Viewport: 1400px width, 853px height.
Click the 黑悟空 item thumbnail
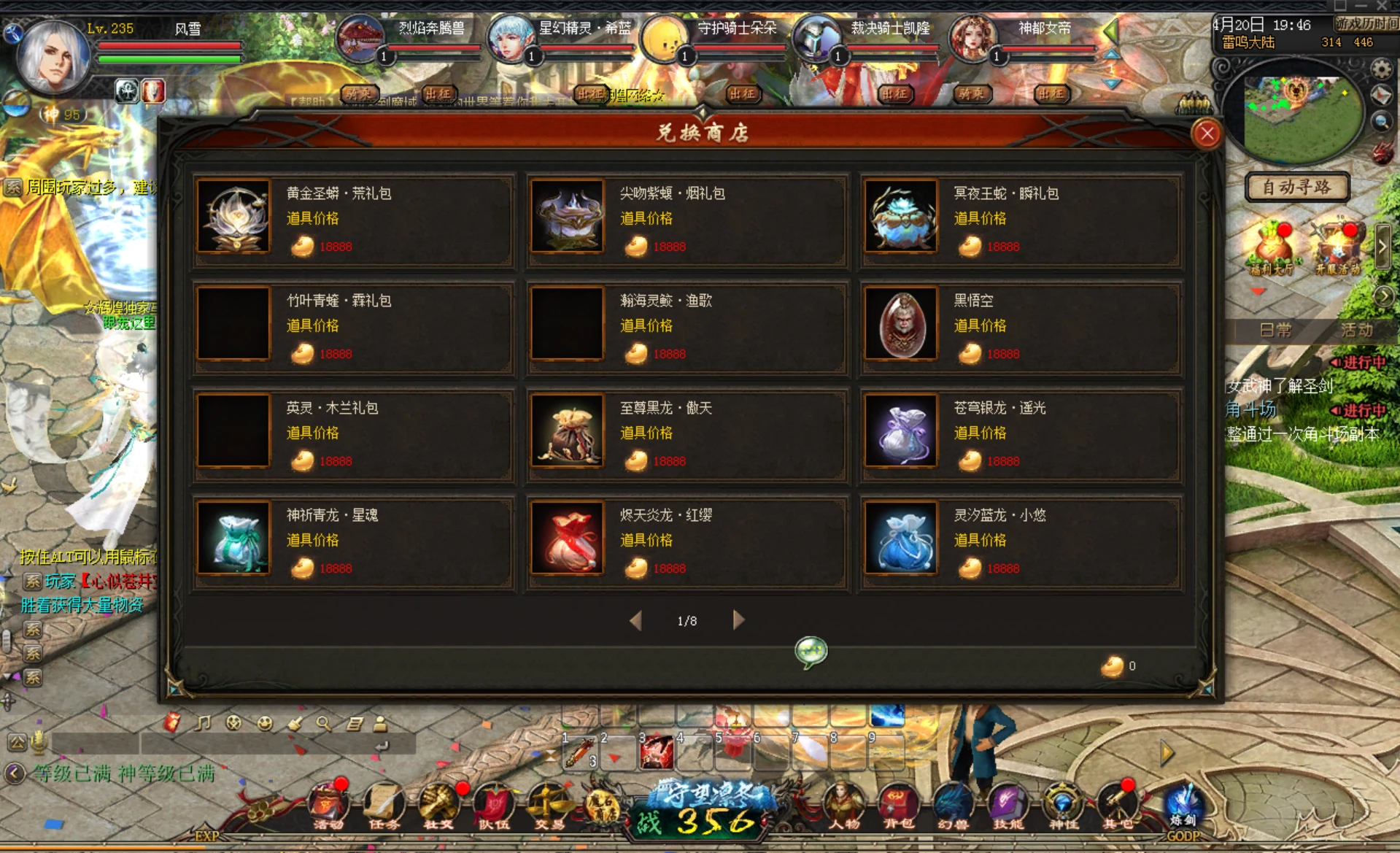900,326
